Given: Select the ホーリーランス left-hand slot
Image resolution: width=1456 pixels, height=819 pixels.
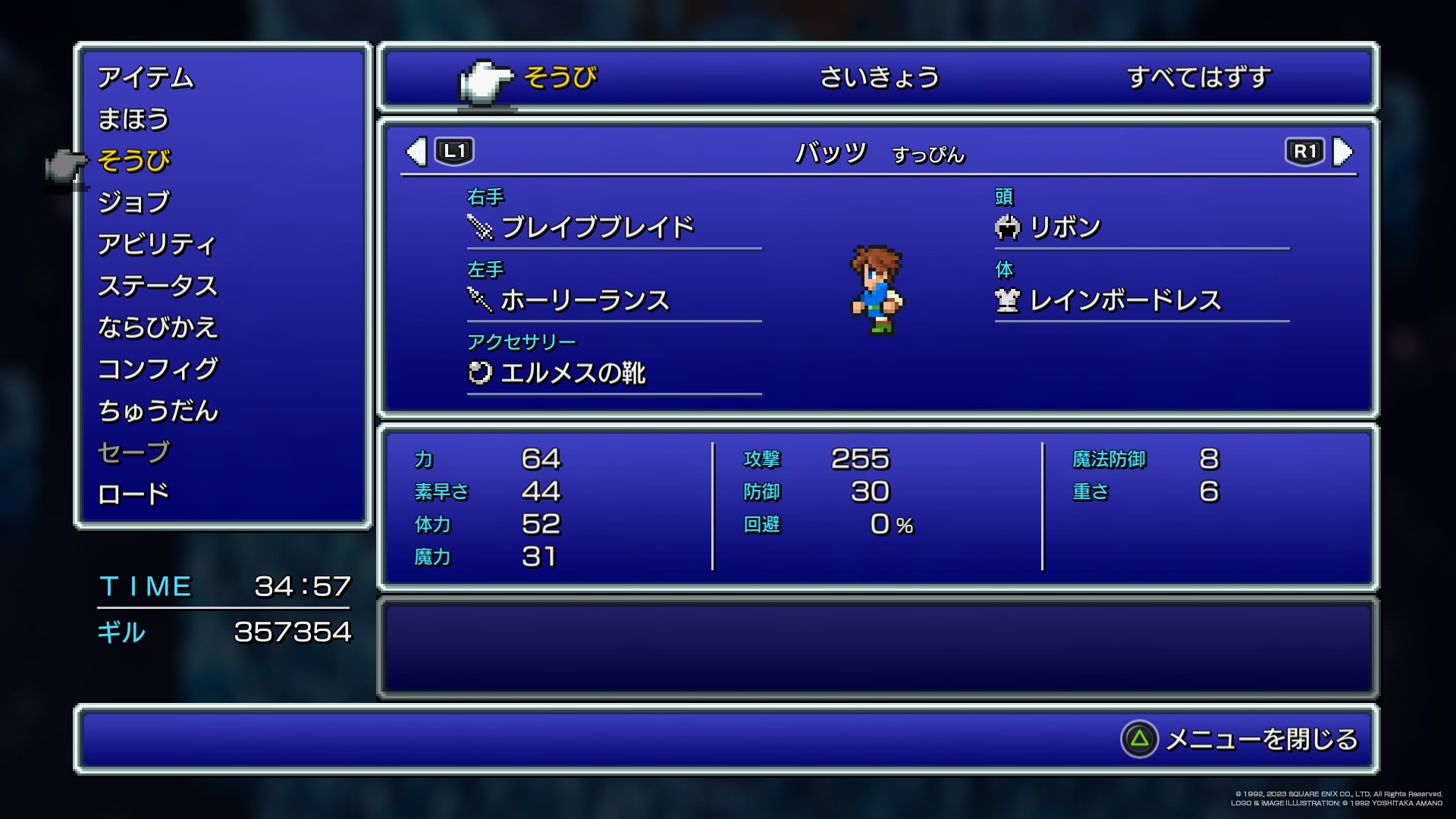Looking at the screenshot, I should click(585, 300).
